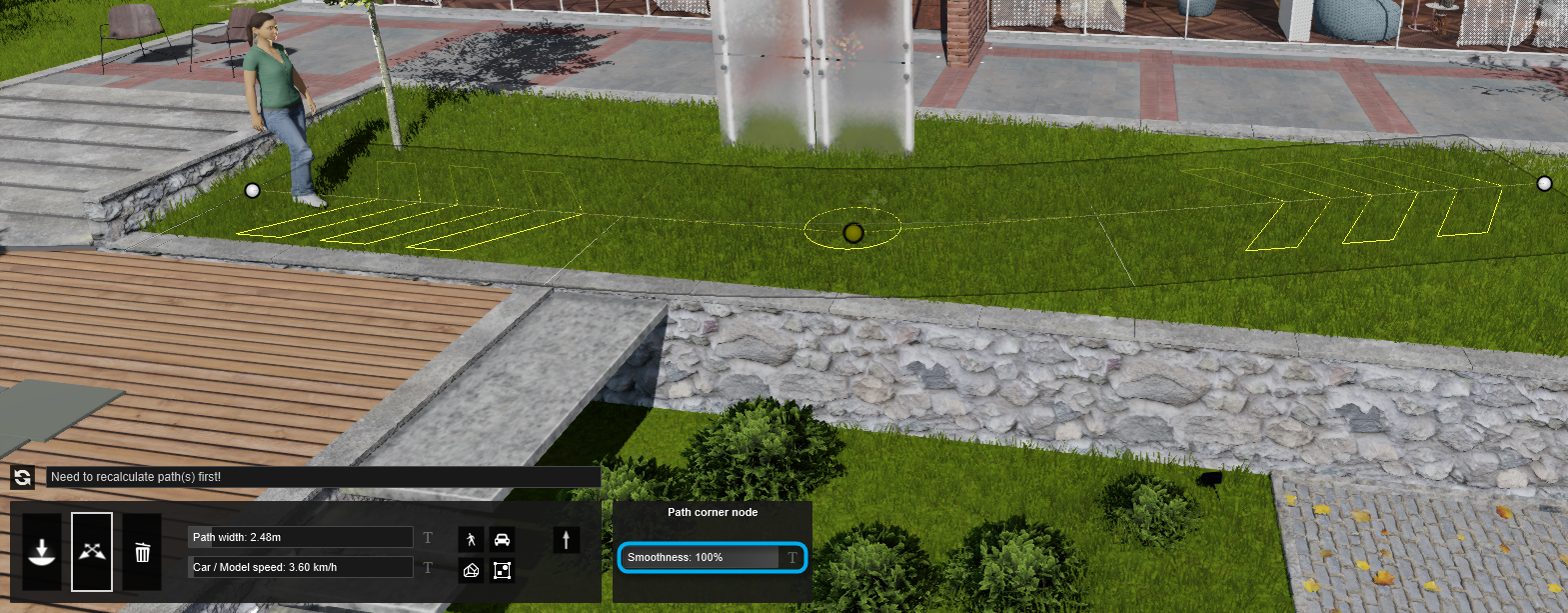The width and height of the screenshot is (1568, 613).
Task: Click the square node selection icon
Action: tap(502, 570)
